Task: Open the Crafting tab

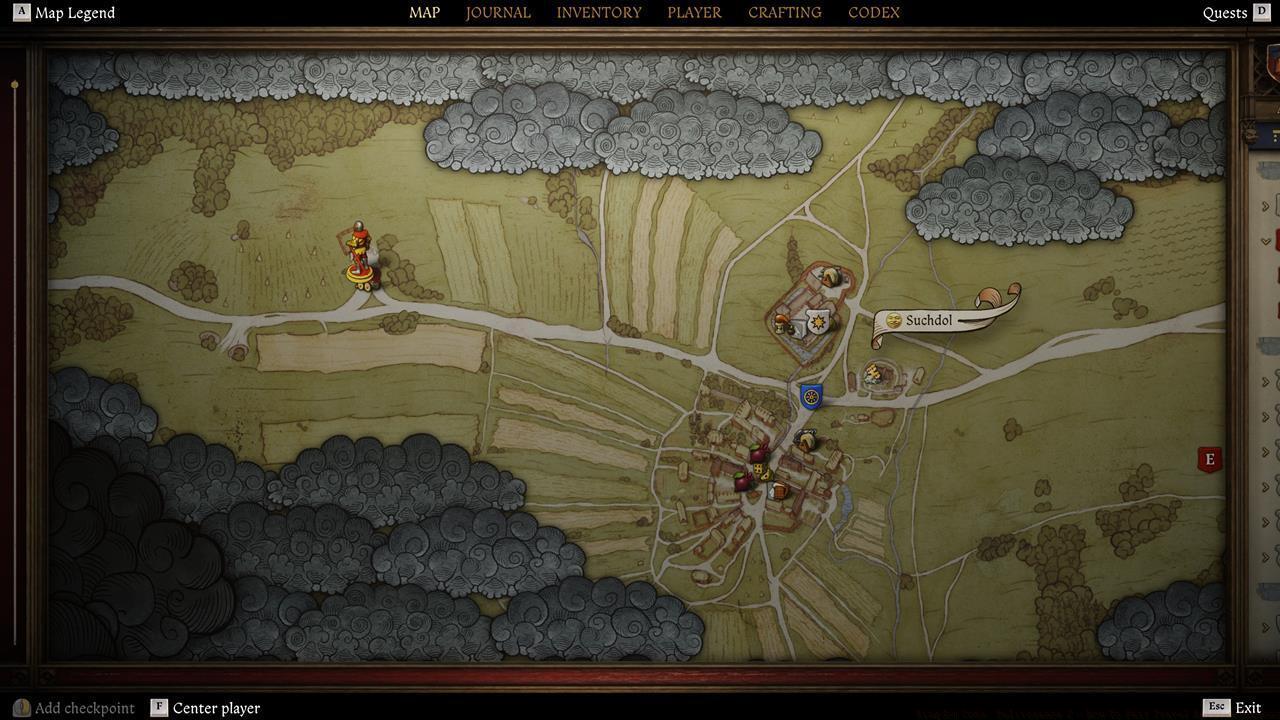Action: [784, 13]
